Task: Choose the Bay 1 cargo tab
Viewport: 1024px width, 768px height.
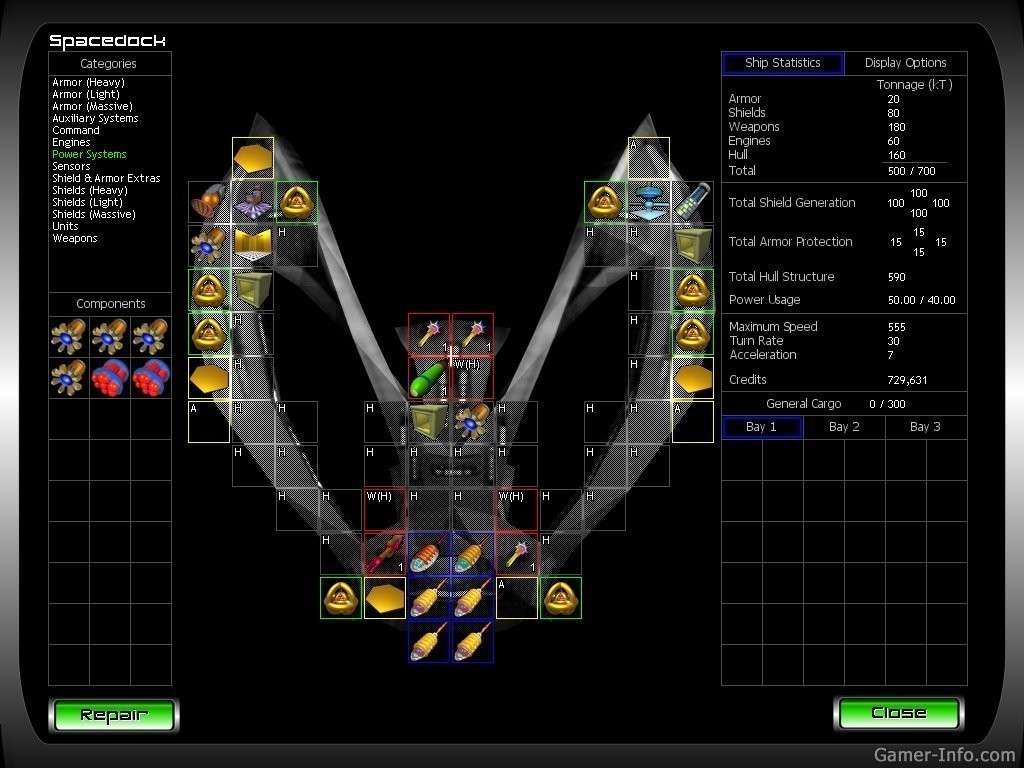Action: (x=761, y=427)
